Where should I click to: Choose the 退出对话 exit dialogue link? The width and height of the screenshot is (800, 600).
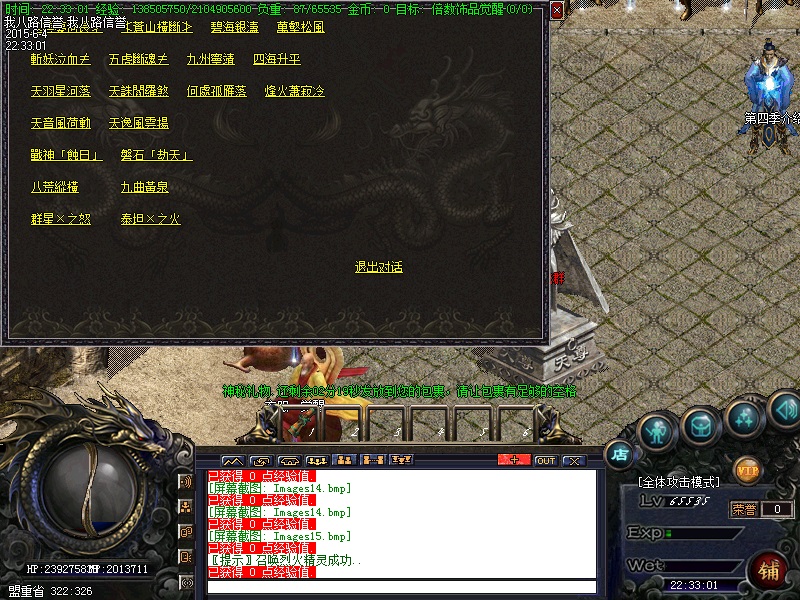378,267
